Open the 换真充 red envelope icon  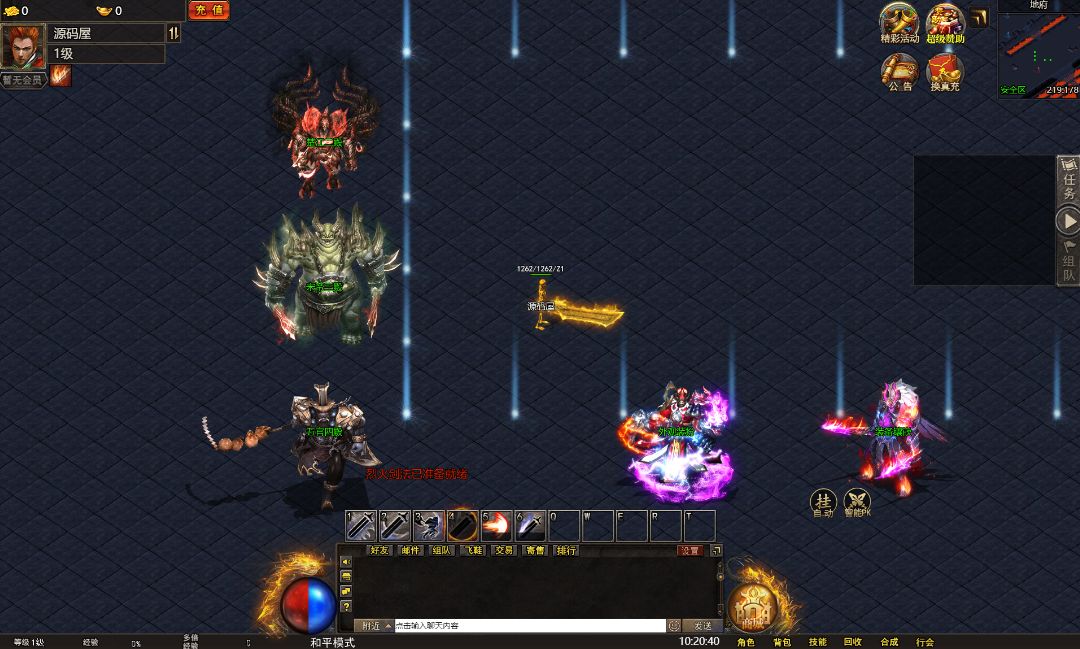tap(944, 70)
